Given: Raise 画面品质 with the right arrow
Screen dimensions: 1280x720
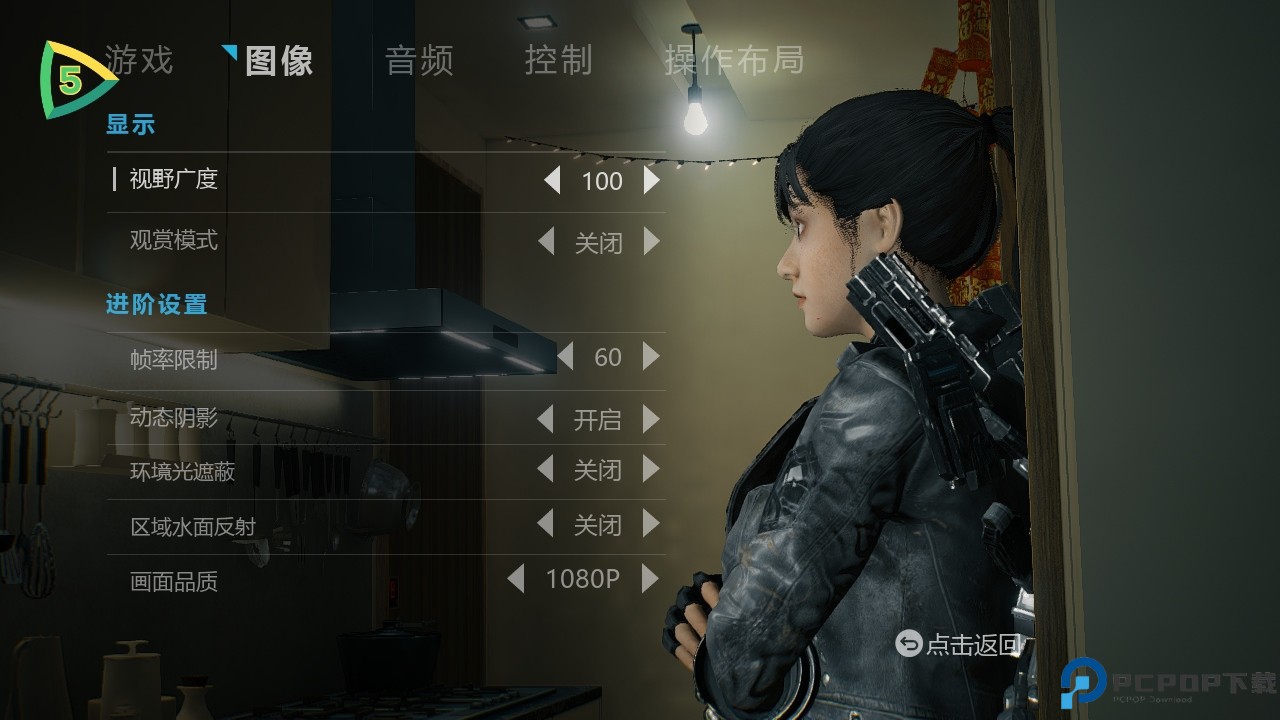Looking at the screenshot, I should point(651,579).
